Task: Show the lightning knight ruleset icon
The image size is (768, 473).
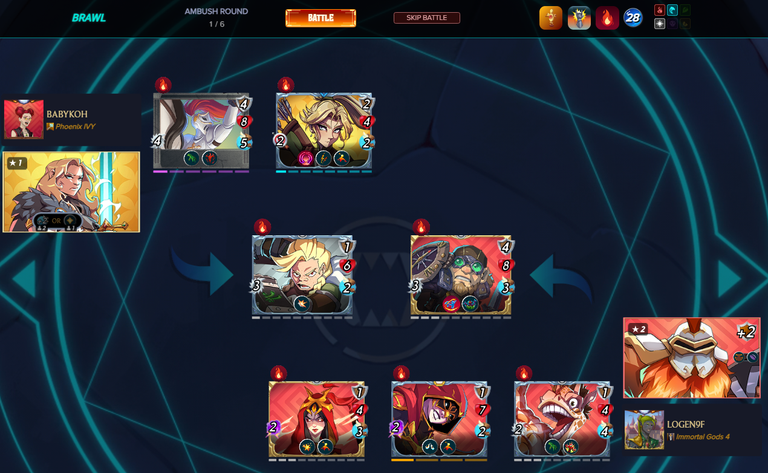Action: (x=579, y=18)
